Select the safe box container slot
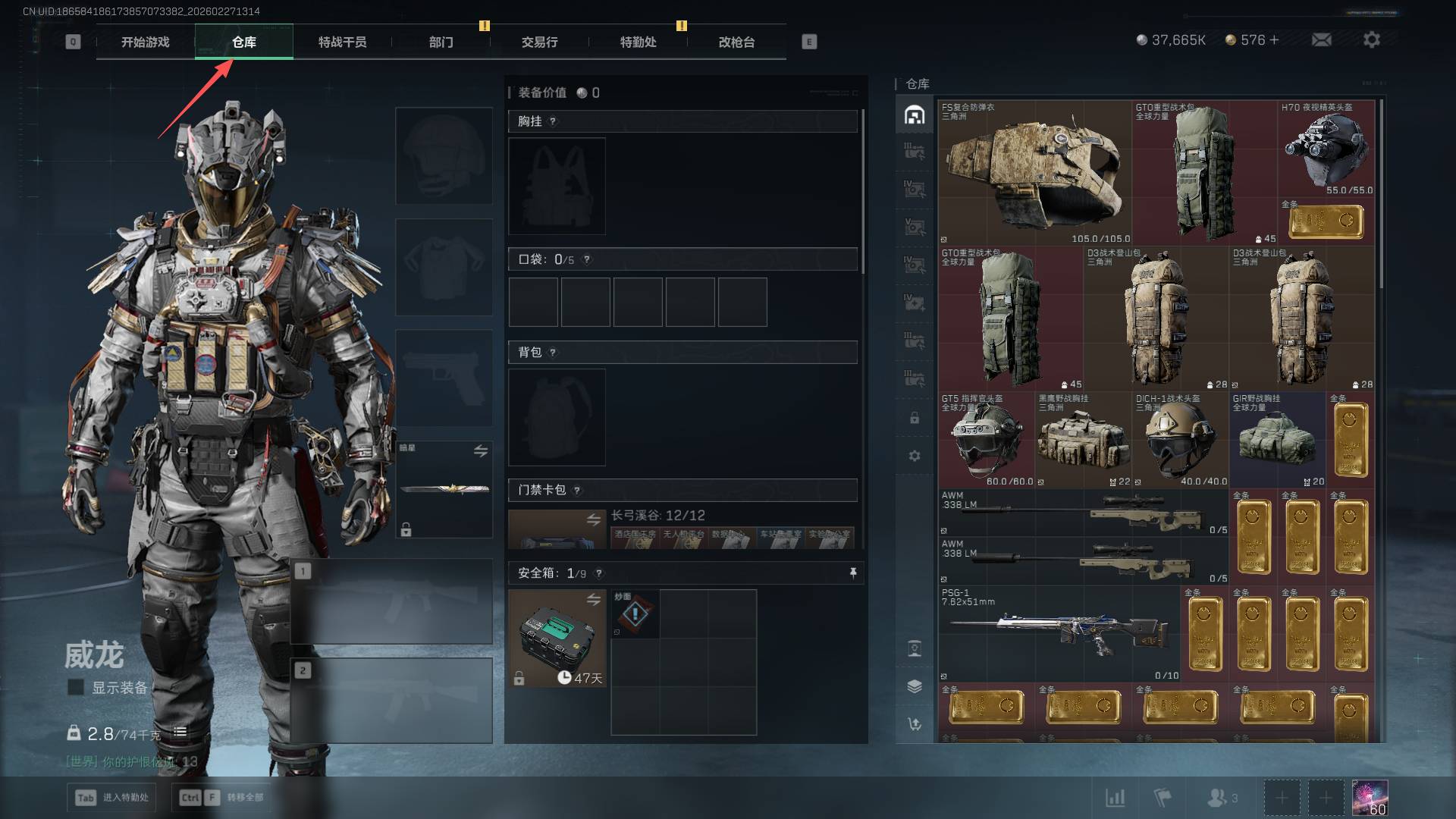1456x819 pixels. [557, 639]
